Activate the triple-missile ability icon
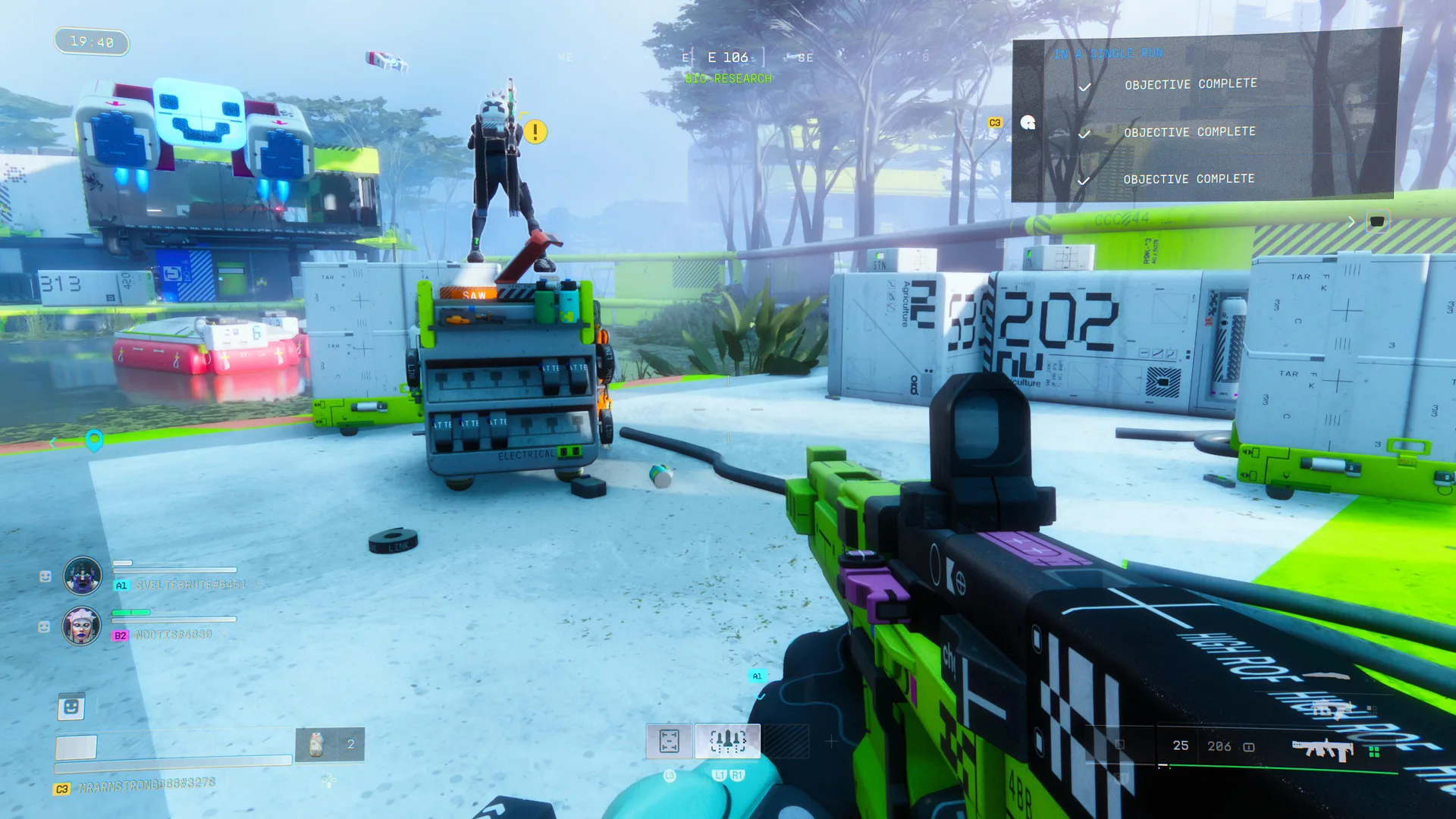The width and height of the screenshot is (1456, 819). coord(727,741)
